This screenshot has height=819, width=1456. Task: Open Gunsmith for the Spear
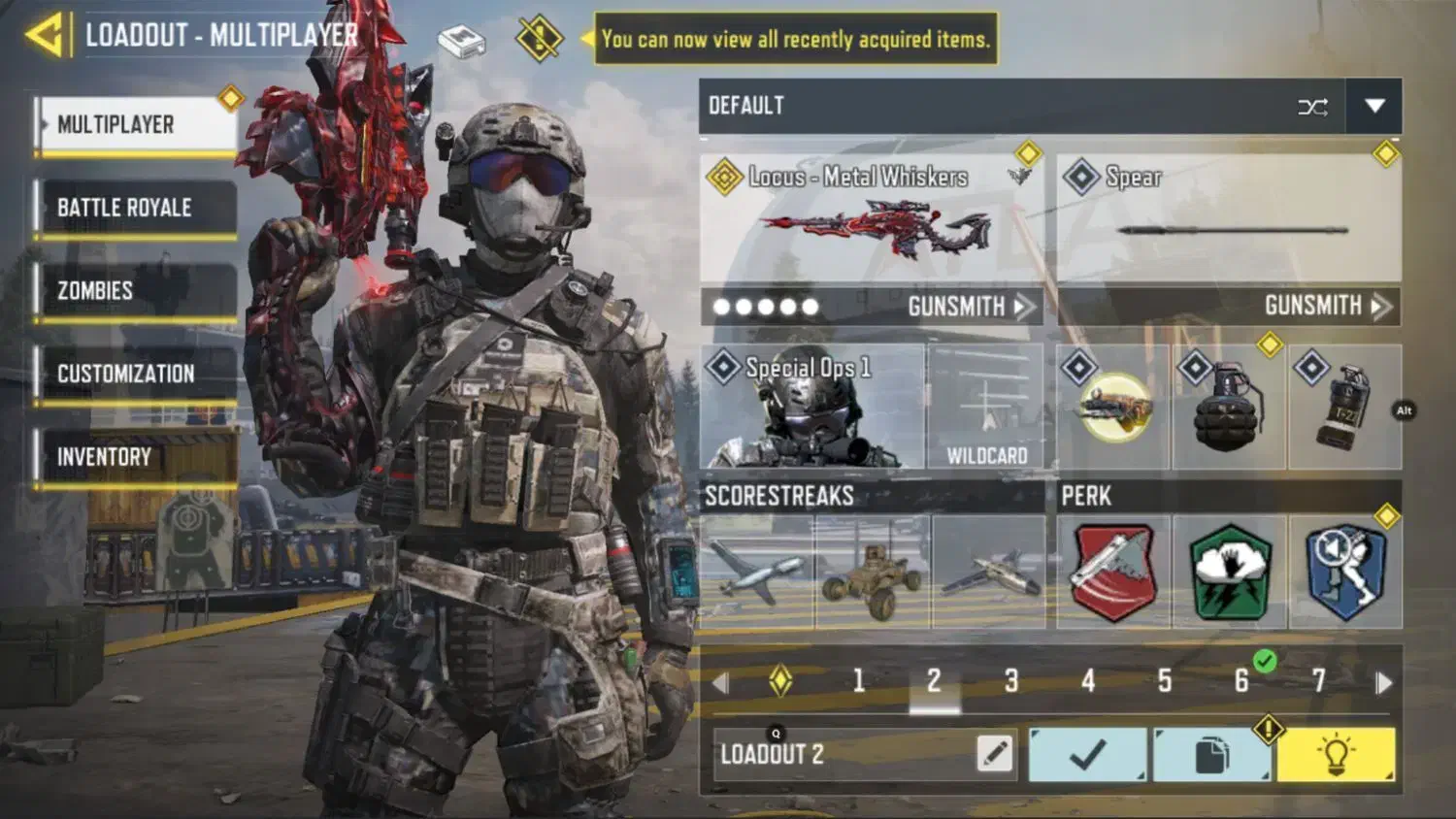tap(1326, 308)
